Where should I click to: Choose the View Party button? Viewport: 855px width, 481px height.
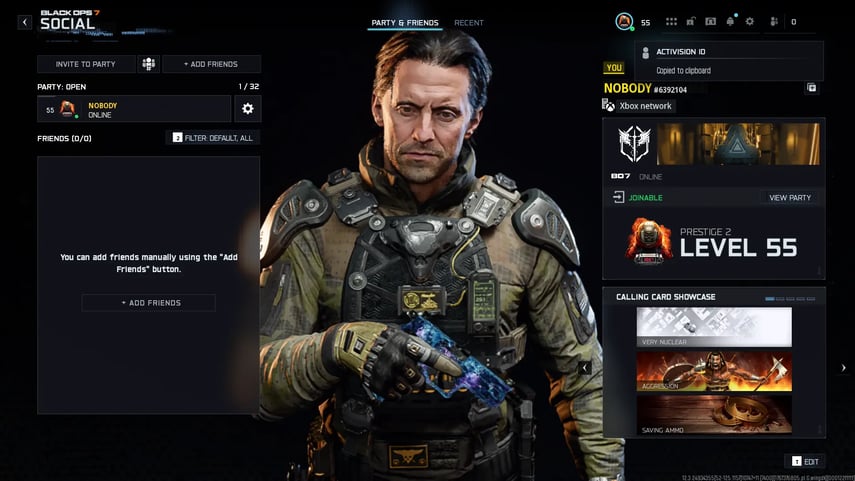click(790, 198)
